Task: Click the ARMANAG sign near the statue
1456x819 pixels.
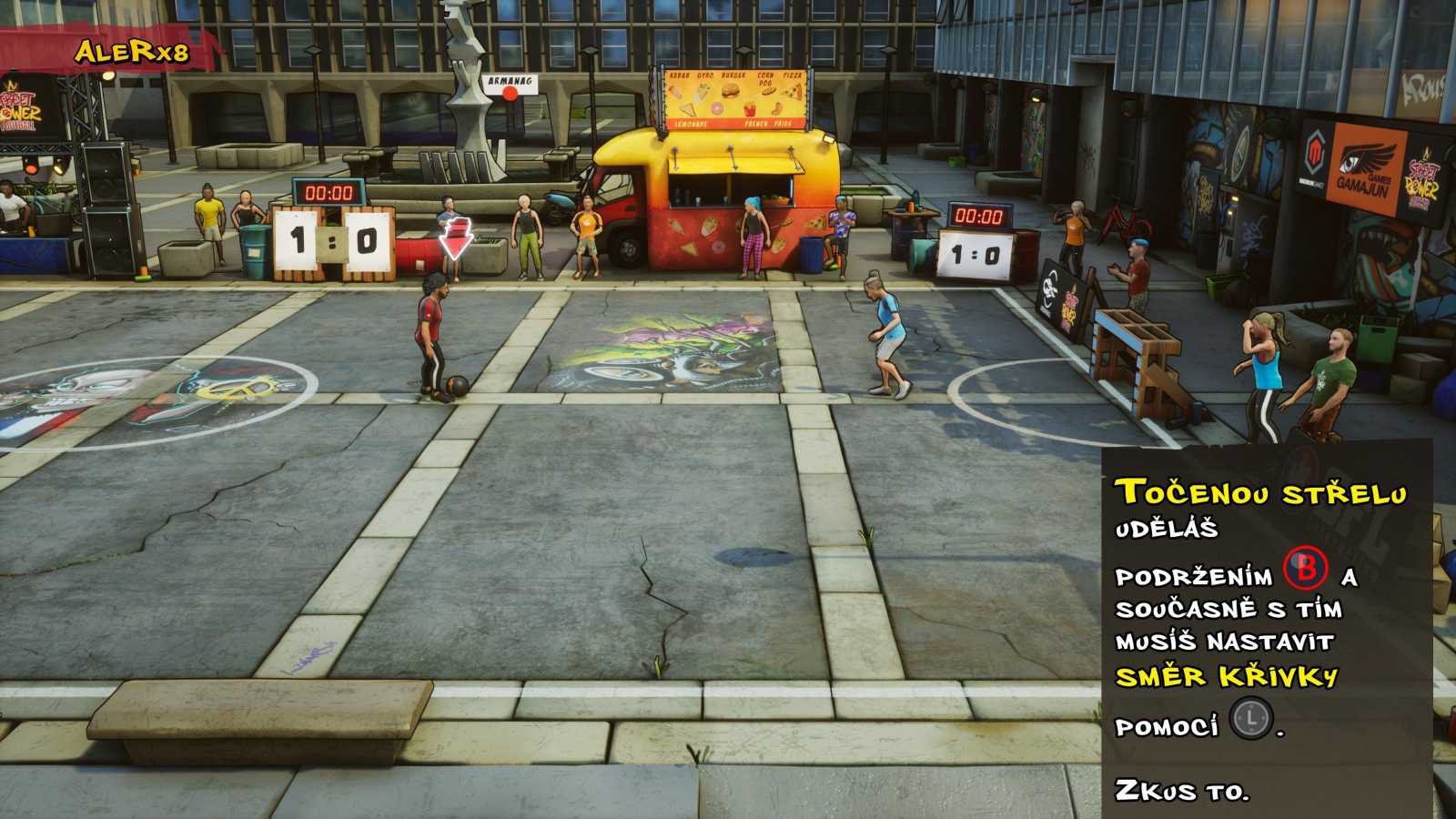Action: click(508, 82)
